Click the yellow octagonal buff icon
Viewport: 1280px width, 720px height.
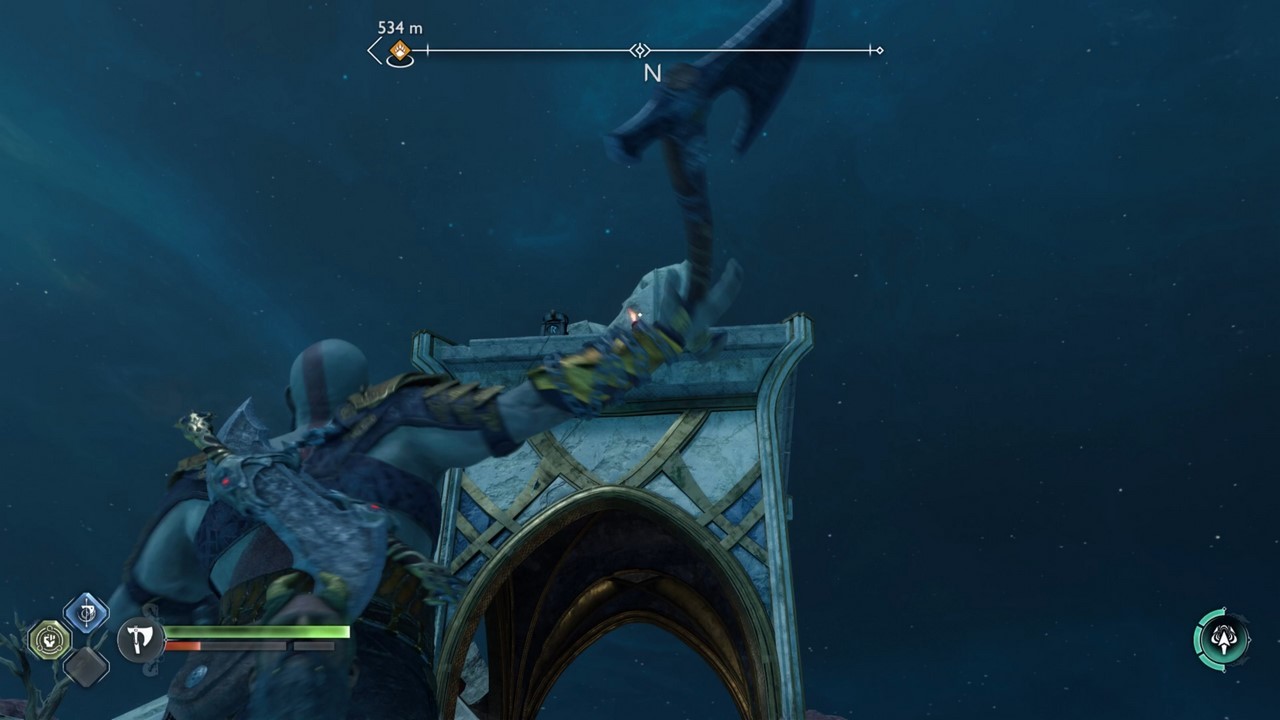click(x=49, y=639)
